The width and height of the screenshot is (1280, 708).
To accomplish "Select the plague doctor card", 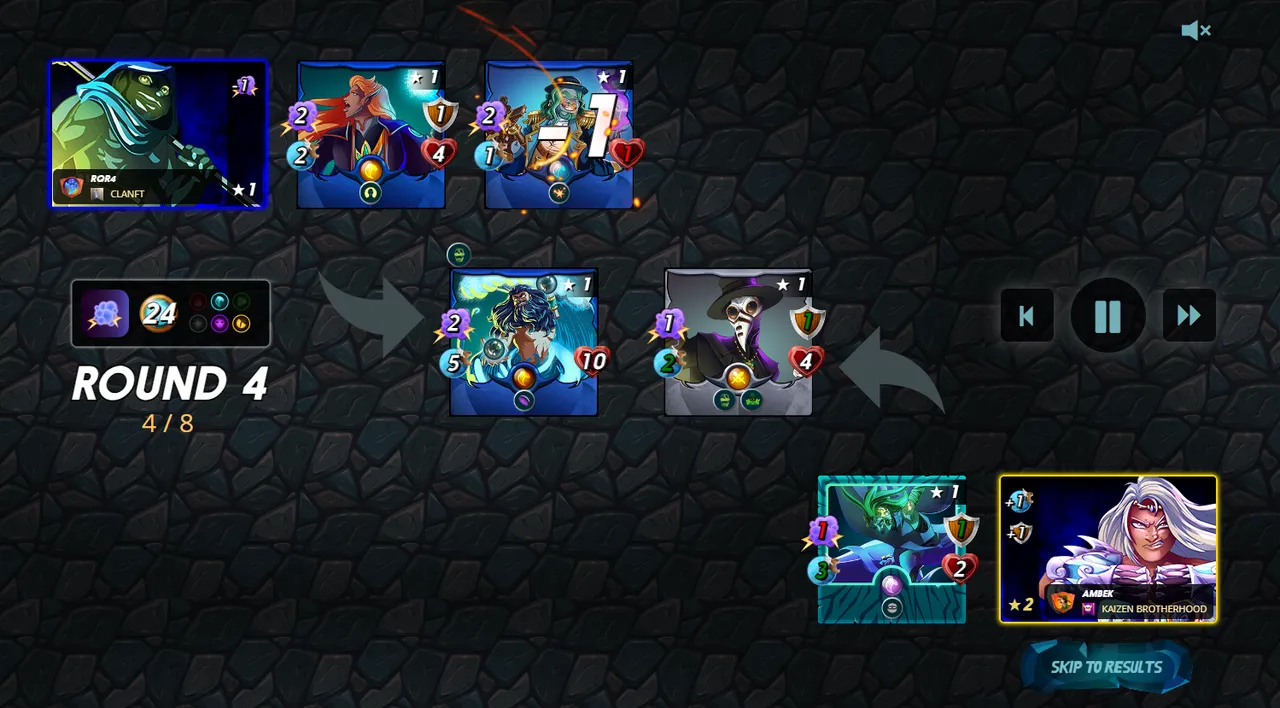I will coord(738,342).
